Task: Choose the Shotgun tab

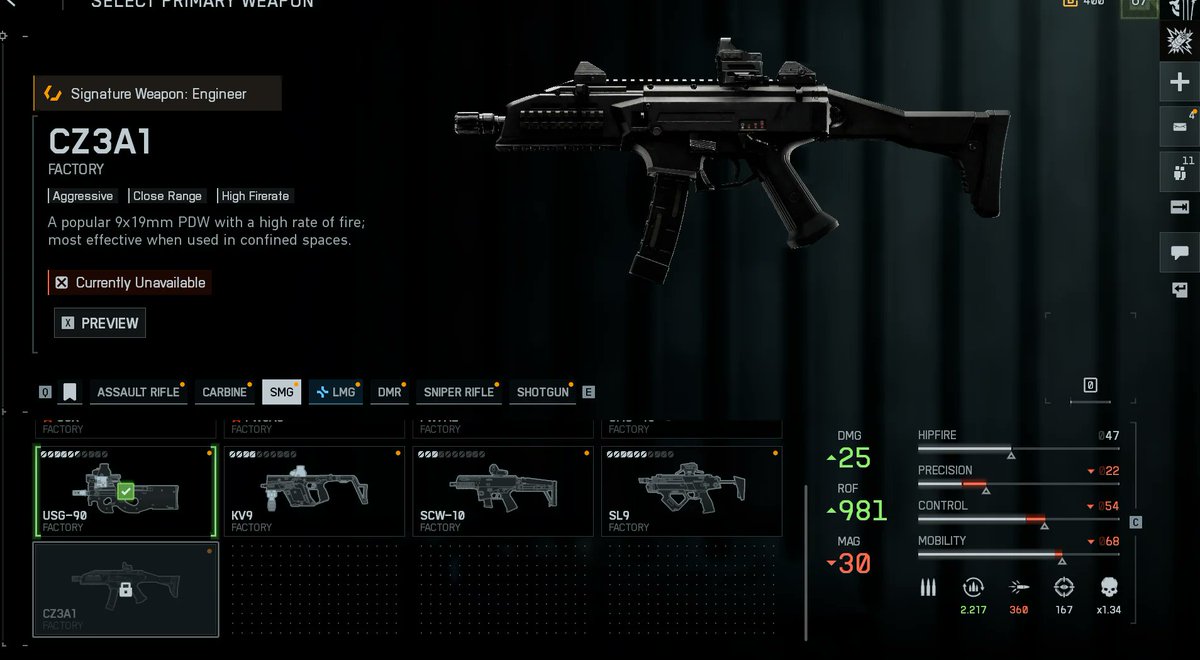Action: coord(543,392)
